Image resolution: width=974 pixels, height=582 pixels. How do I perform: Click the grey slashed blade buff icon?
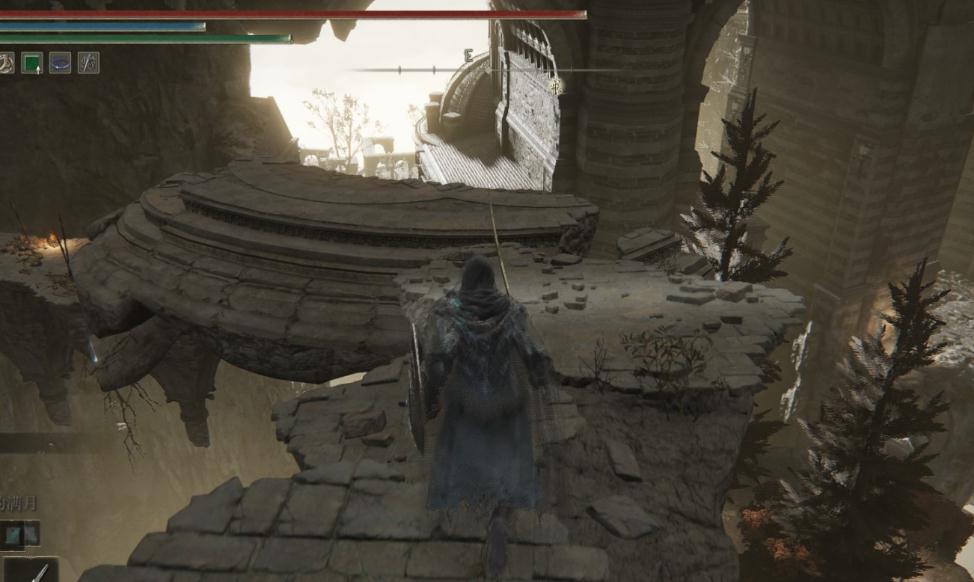pyautogui.click(x=88, y=62)
